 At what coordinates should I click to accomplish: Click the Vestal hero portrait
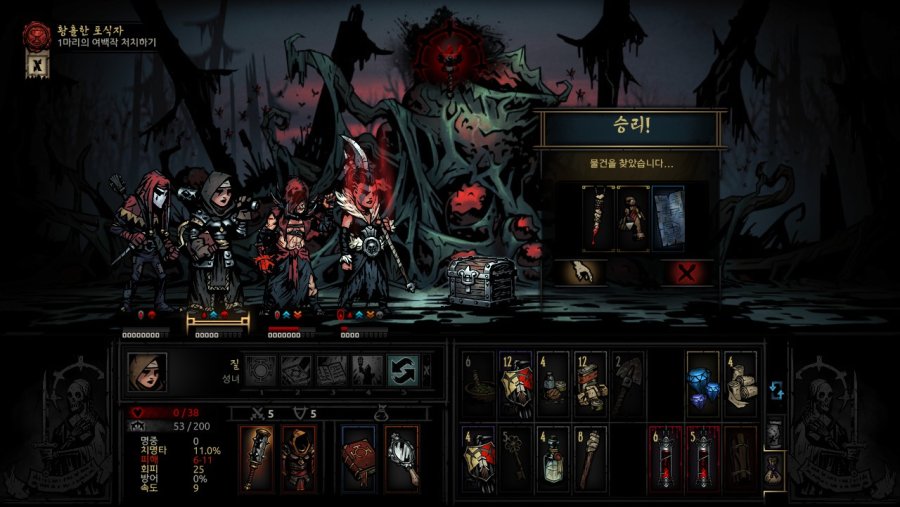[x=147, y=372]
